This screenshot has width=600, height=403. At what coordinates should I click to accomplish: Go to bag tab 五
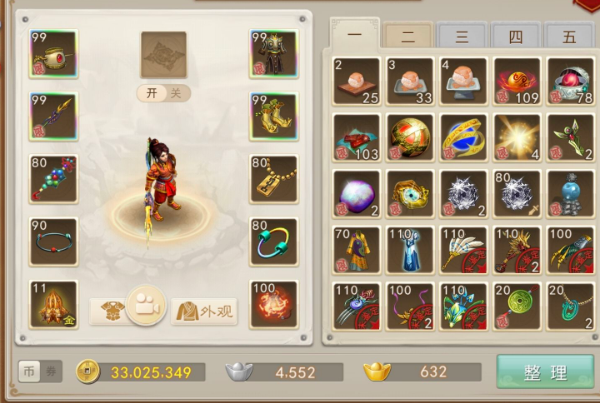pos(569,37)
